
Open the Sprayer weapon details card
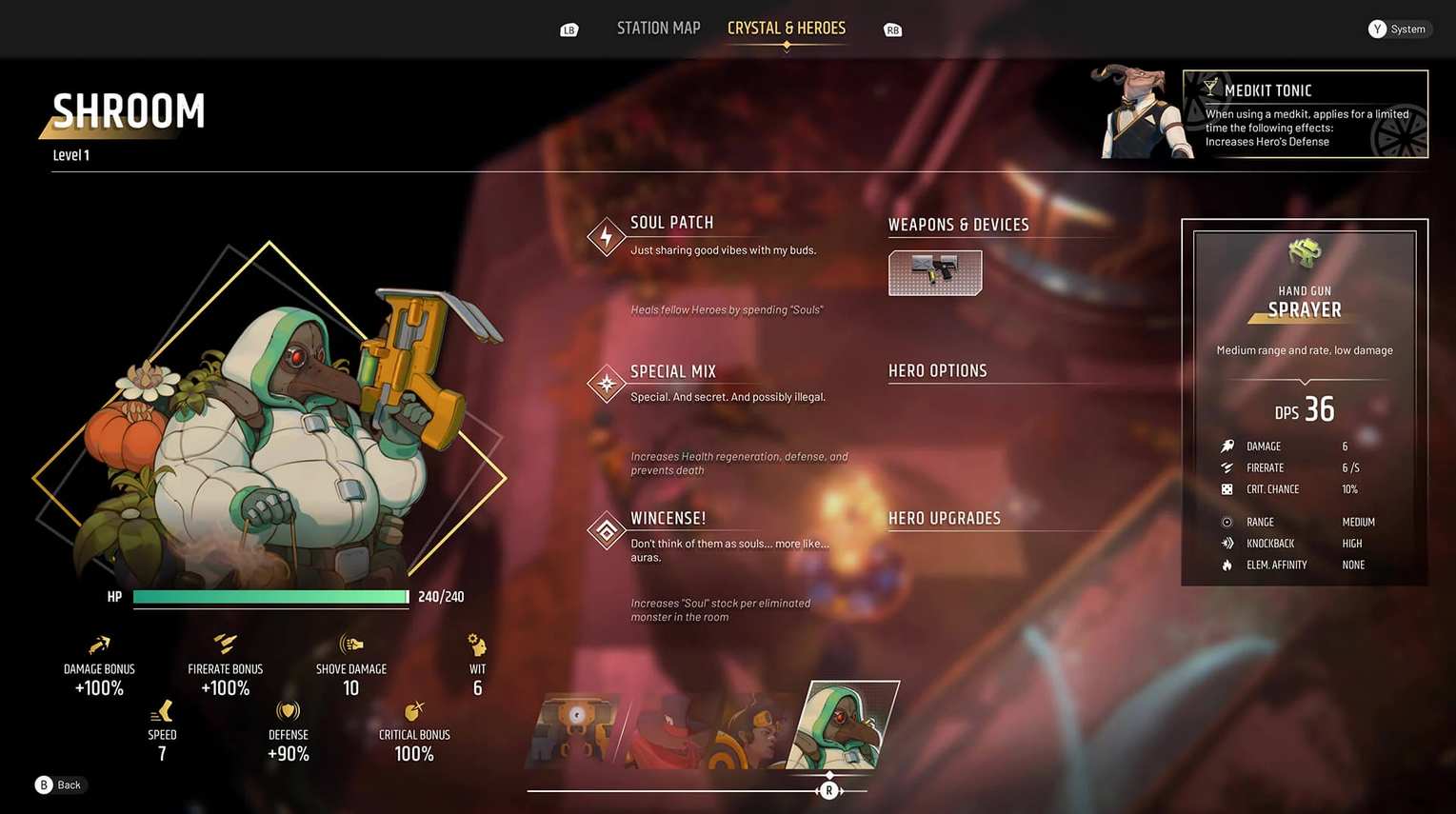click(1304, 402)
